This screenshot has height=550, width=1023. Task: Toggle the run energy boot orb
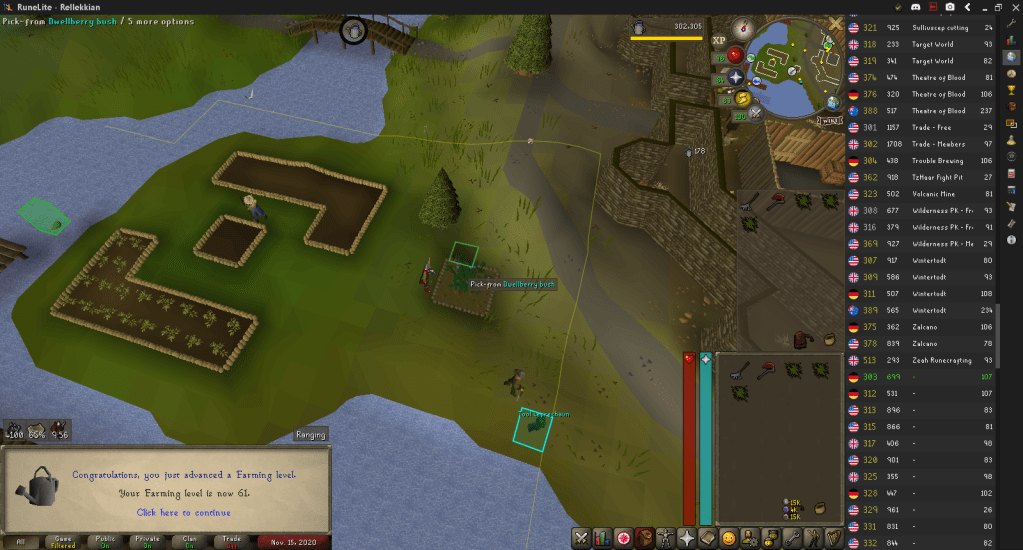coord(741,97)
